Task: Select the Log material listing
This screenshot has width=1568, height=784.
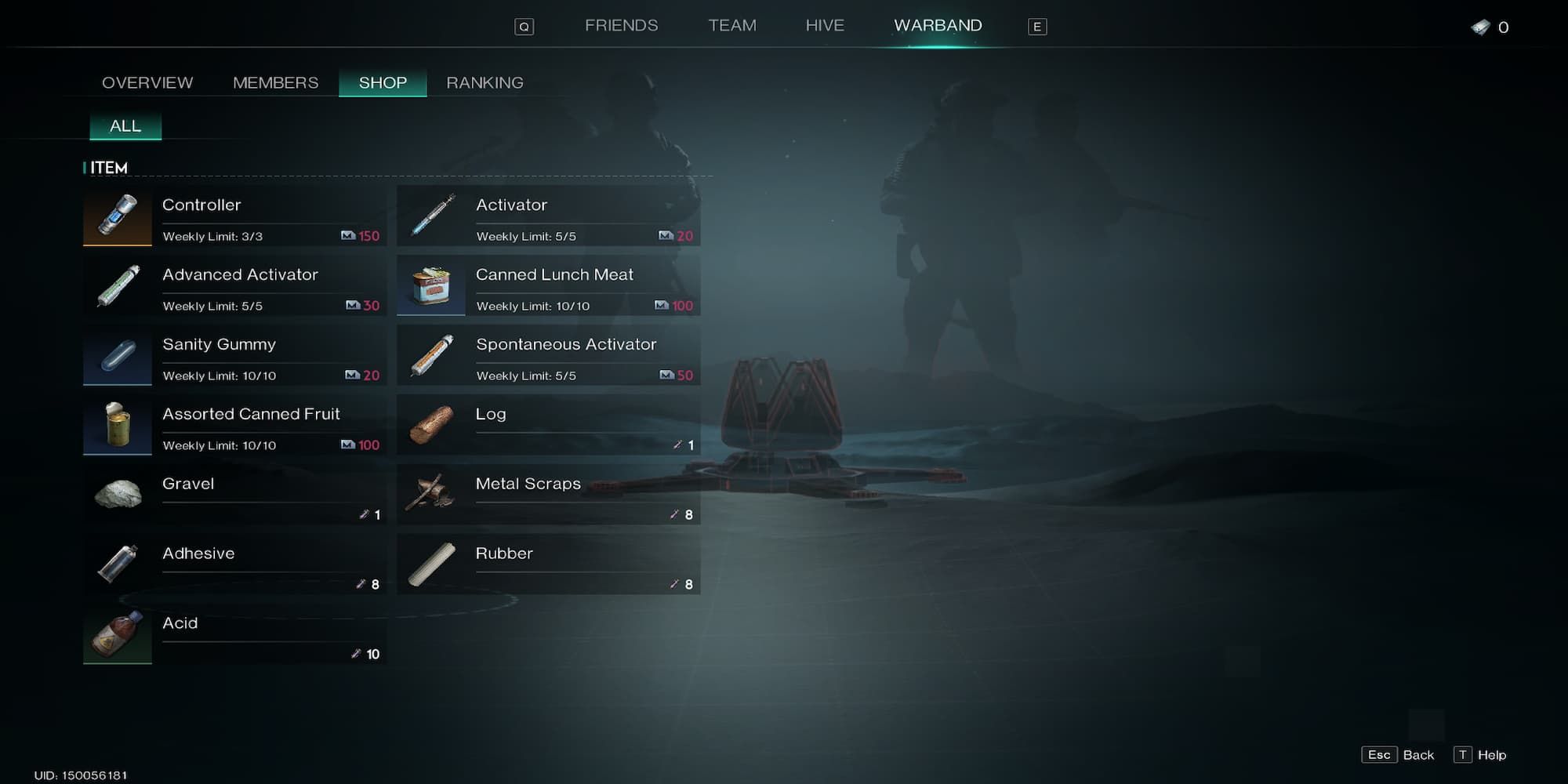Action: (x=548, y=425)
